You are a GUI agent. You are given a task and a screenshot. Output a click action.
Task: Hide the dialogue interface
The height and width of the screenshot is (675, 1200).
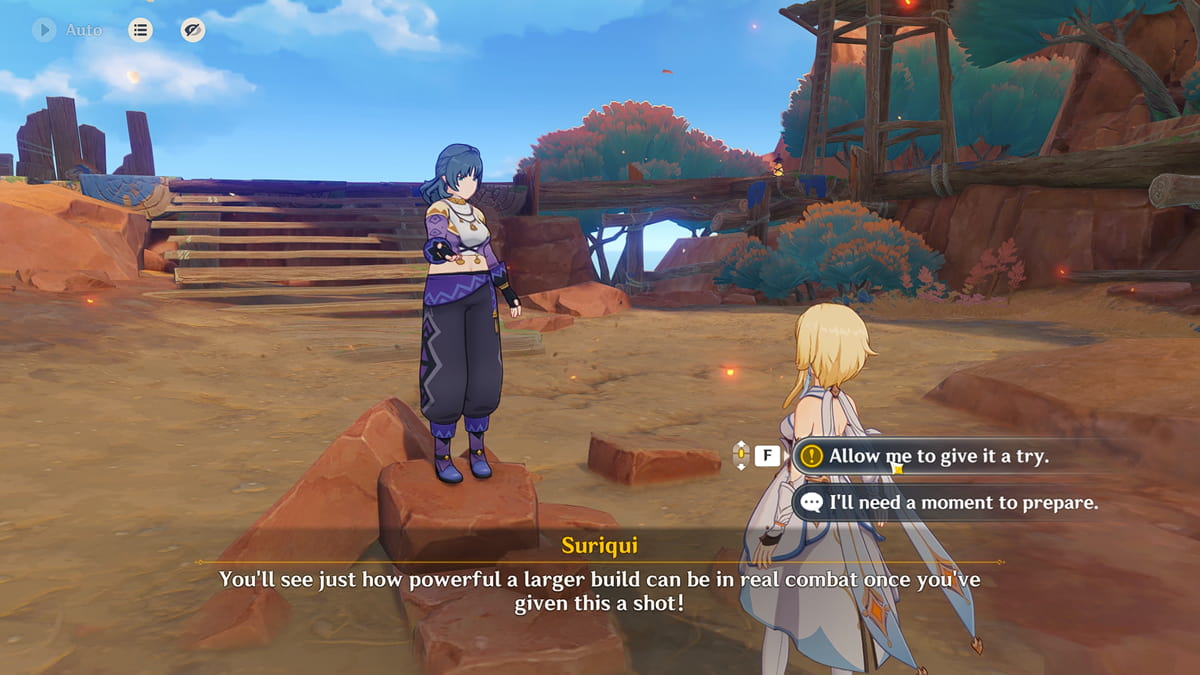193,30
